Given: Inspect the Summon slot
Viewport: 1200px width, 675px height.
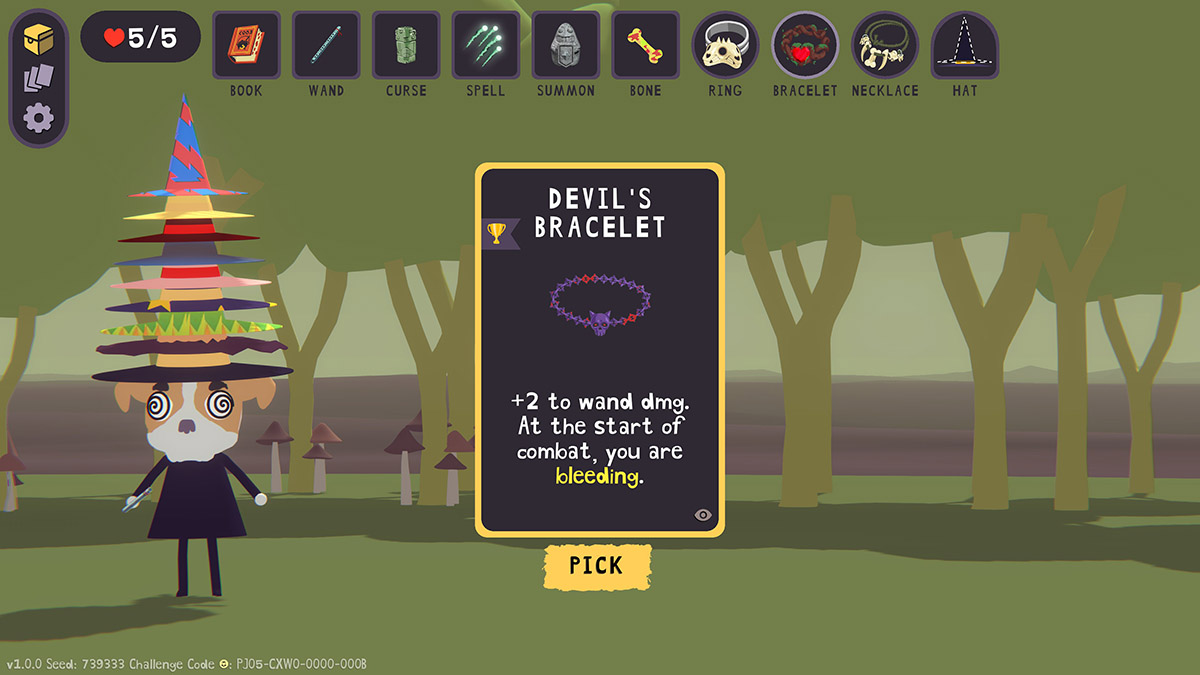Looking at the screenshot, I should click(x=566, y=45).
